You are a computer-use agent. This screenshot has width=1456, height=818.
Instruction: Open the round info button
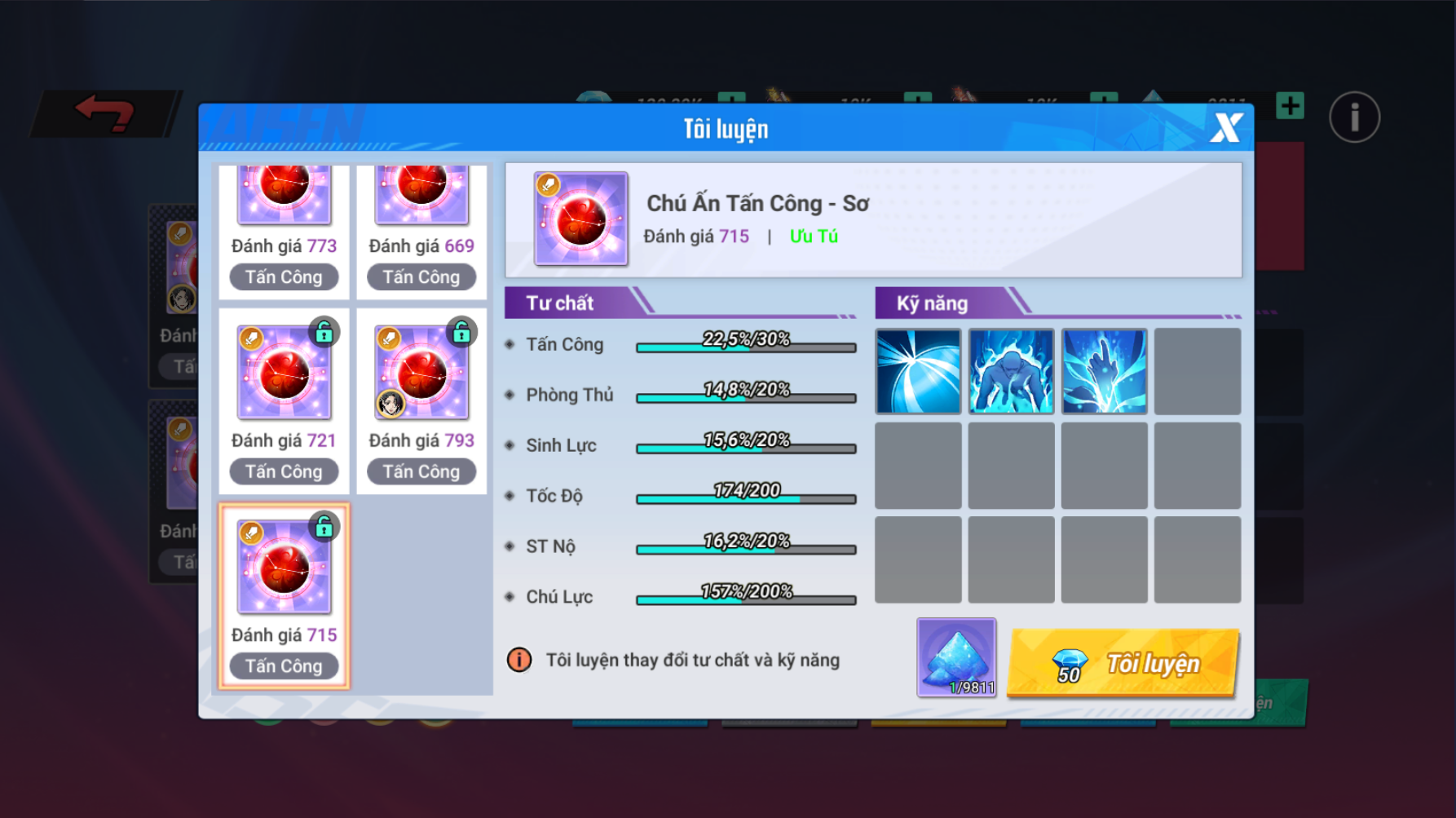point(1354,117)
